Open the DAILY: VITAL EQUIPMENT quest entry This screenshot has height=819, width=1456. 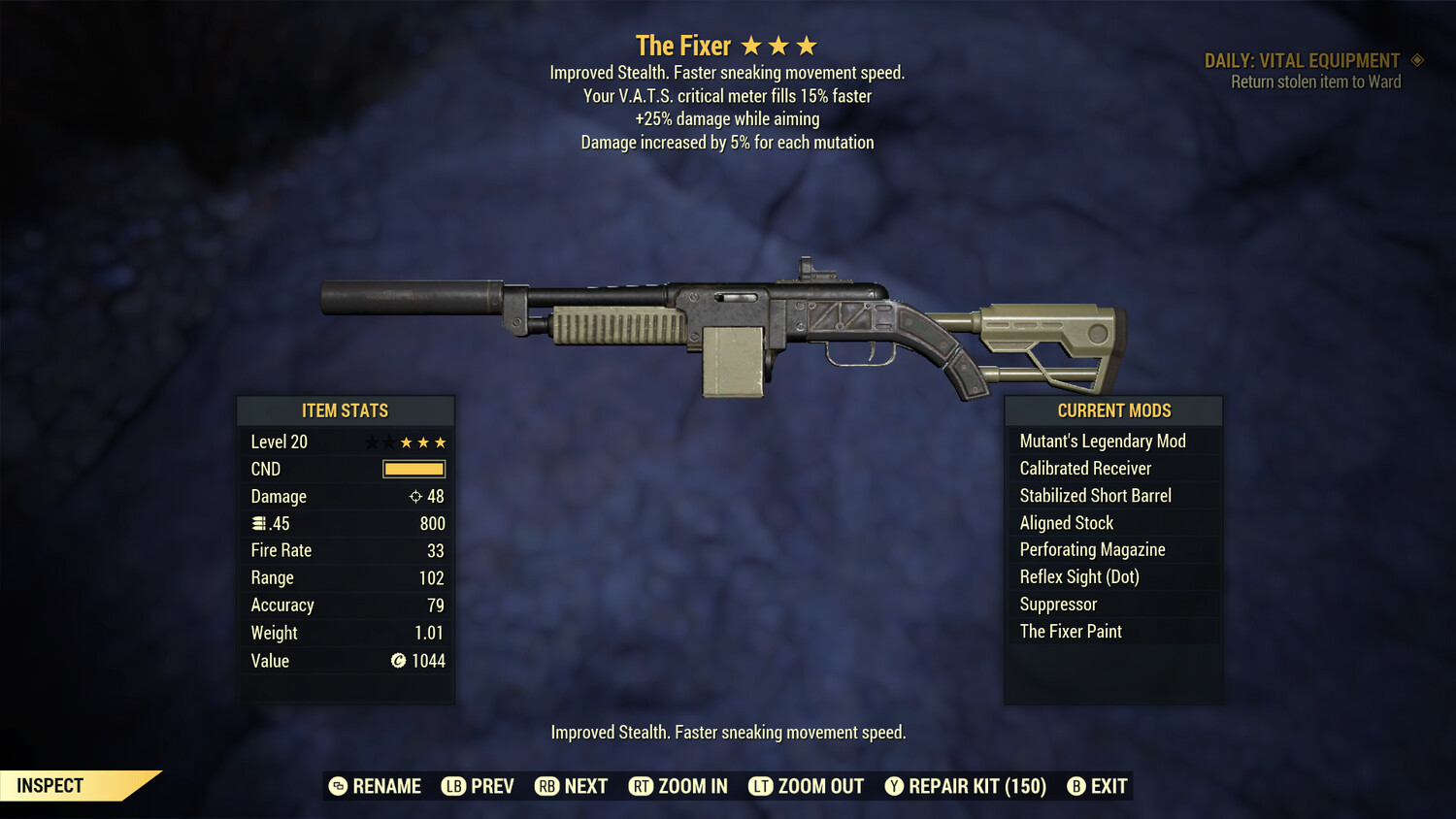click(x=1302, y=60)
